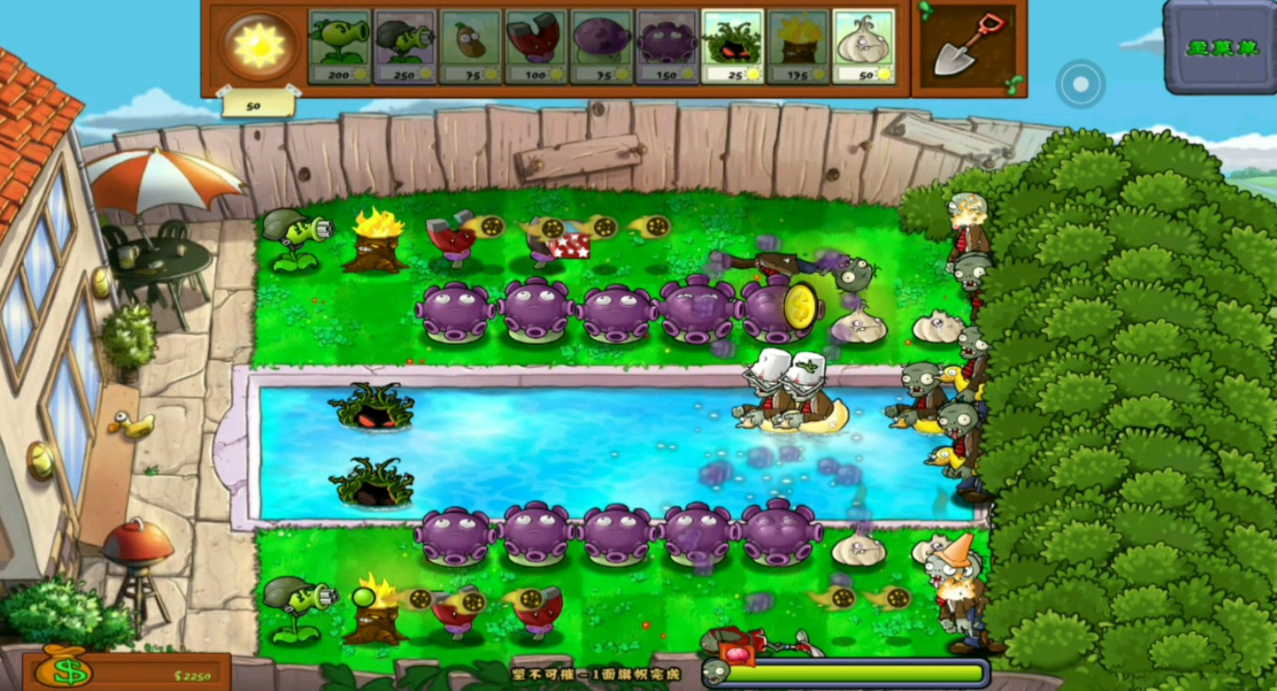1277x691 pixels.
Task: Grab the shovel tool
Action: [x=968, y=45]
